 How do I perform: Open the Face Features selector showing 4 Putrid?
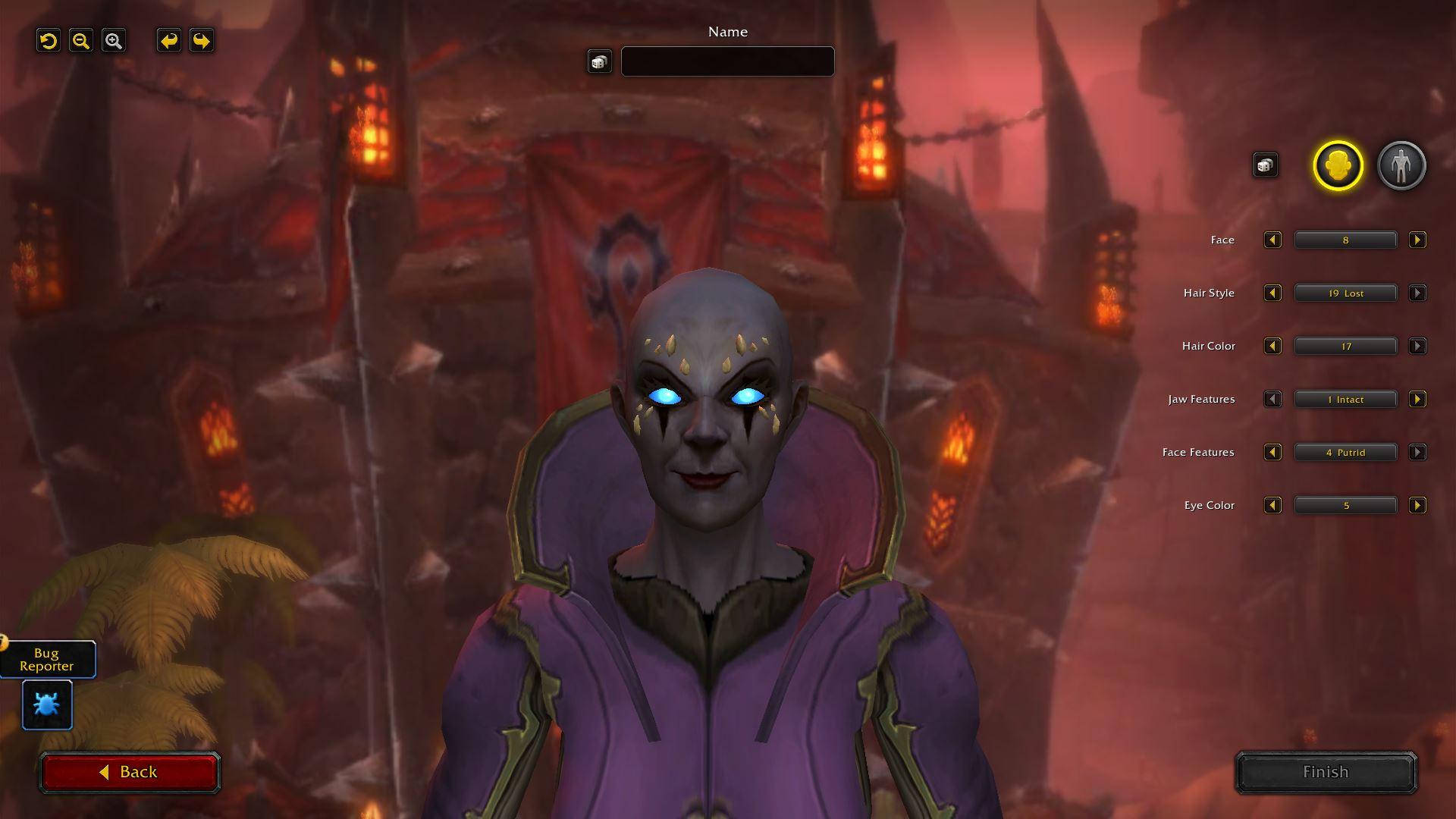point(1345,452)
